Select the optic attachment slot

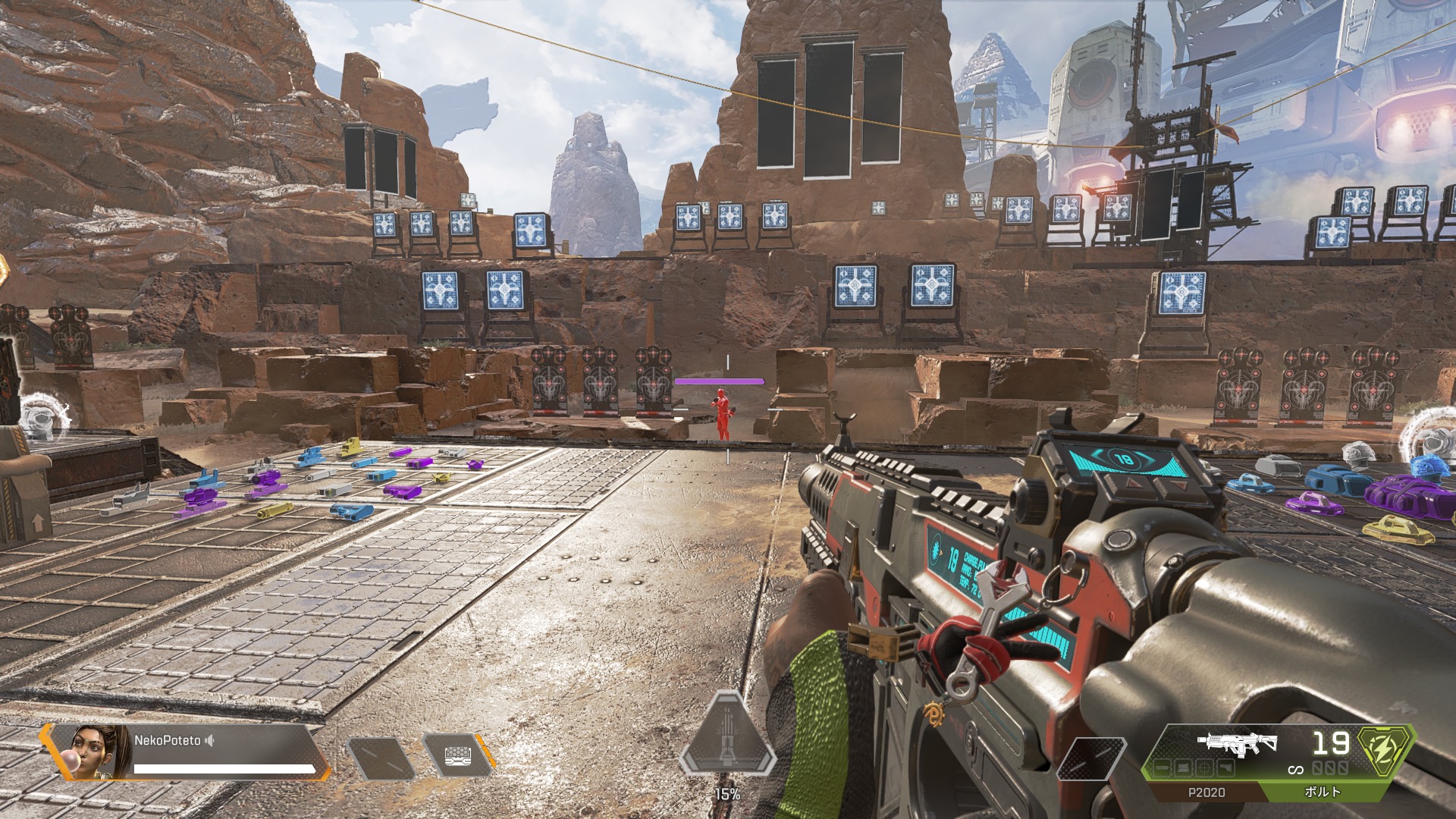1203,769
